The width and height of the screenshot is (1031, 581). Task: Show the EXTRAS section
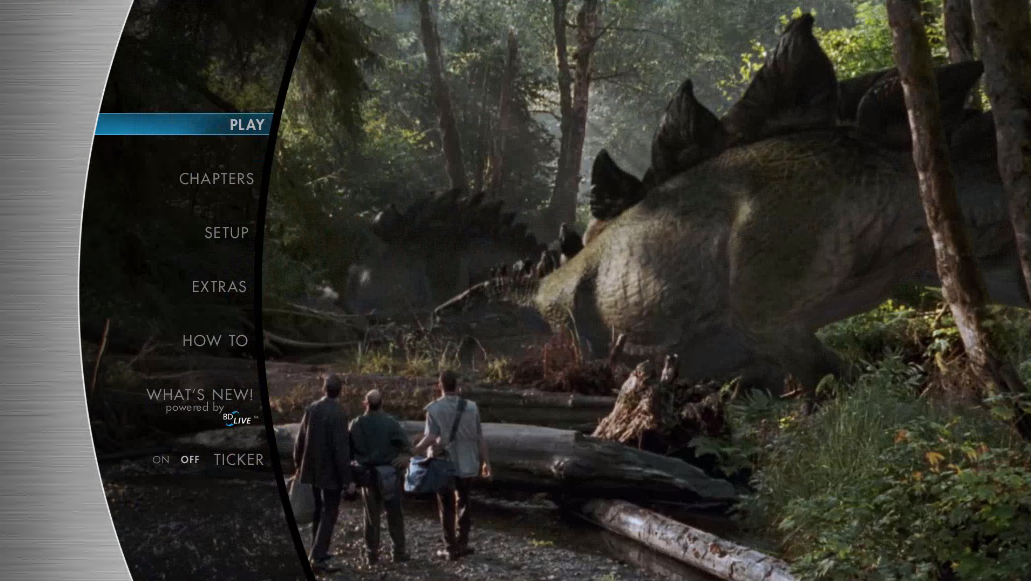219,287
